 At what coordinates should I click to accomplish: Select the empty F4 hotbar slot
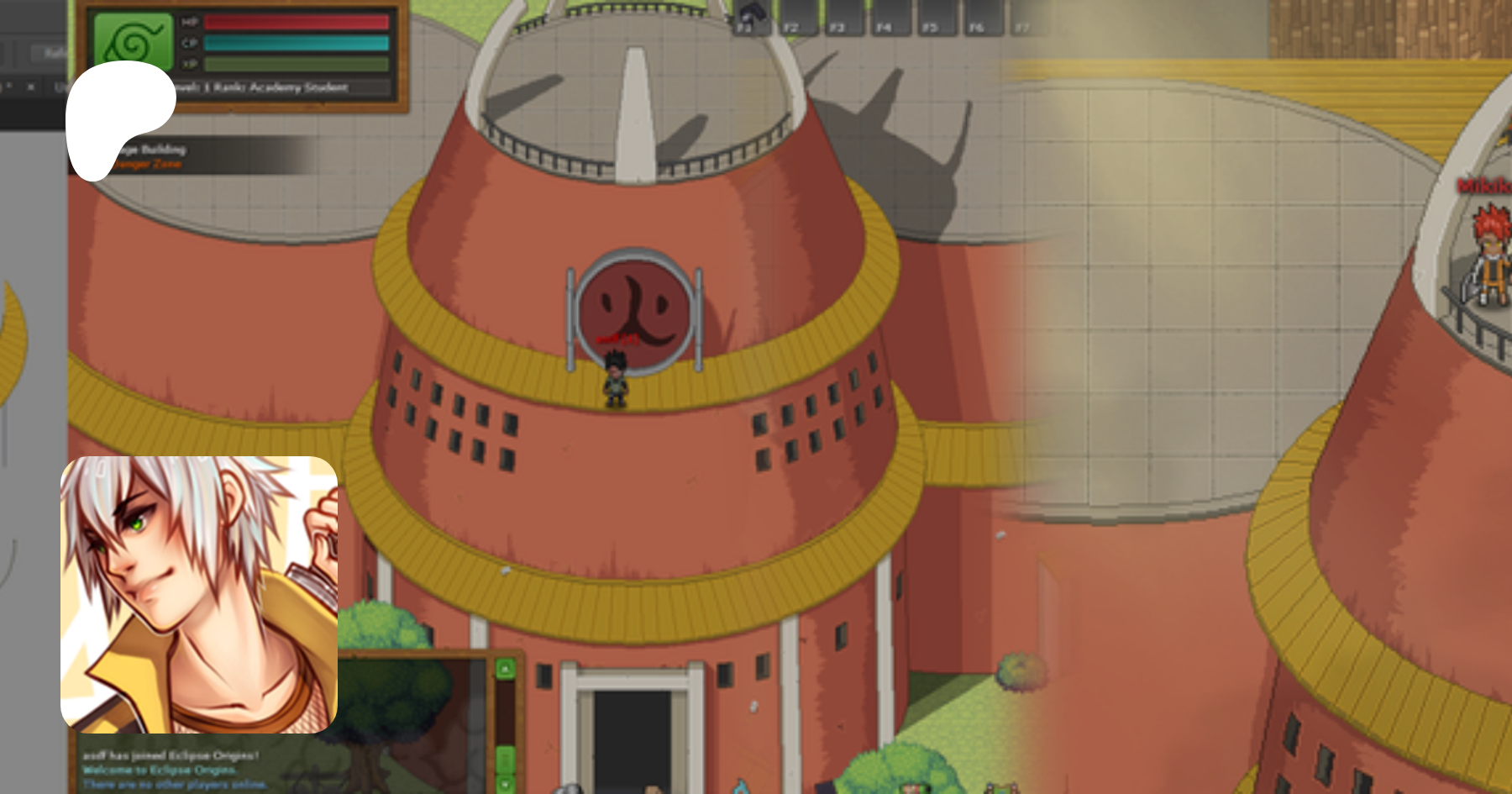(x=887, y=16)
